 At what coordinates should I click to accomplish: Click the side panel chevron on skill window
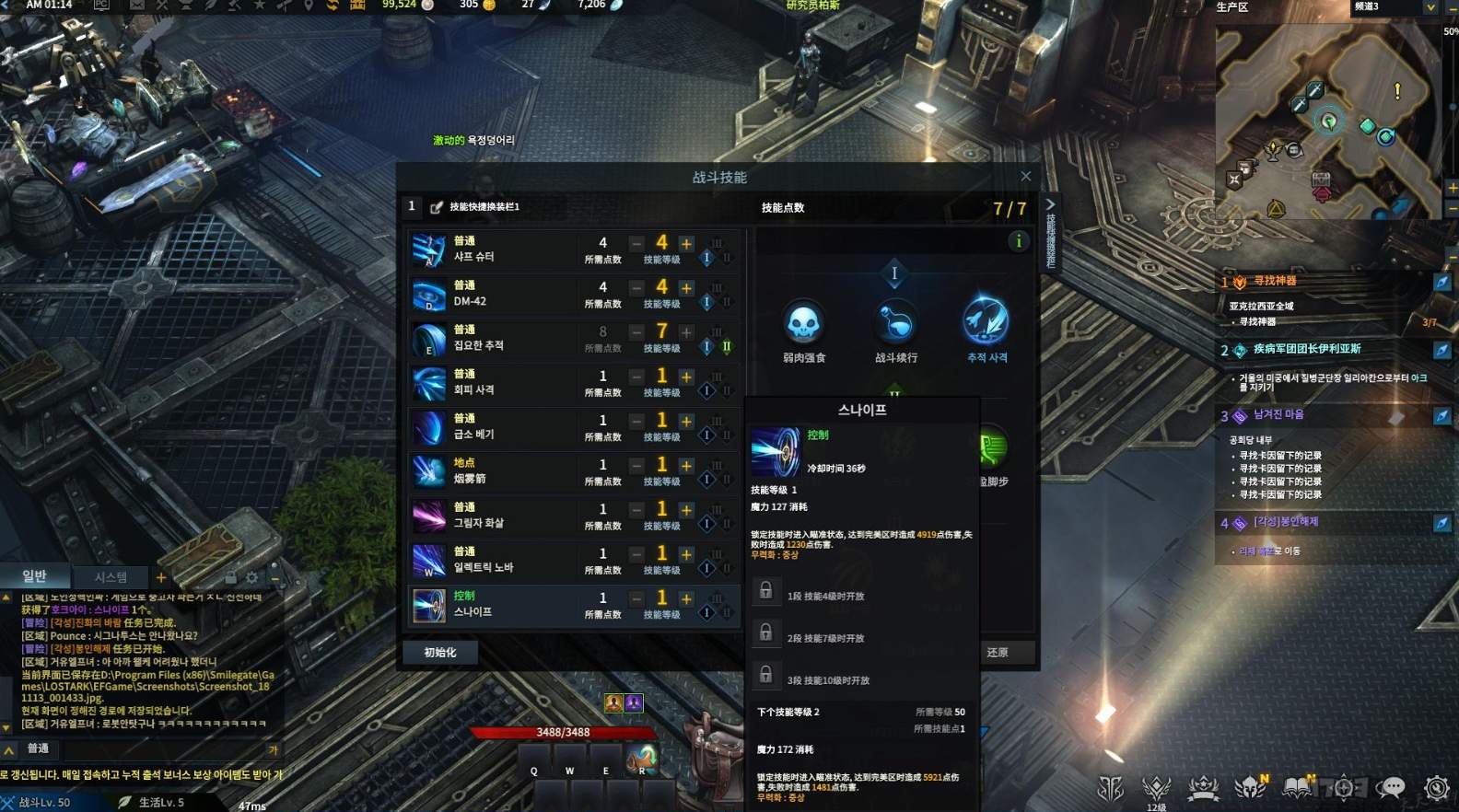1051,204
